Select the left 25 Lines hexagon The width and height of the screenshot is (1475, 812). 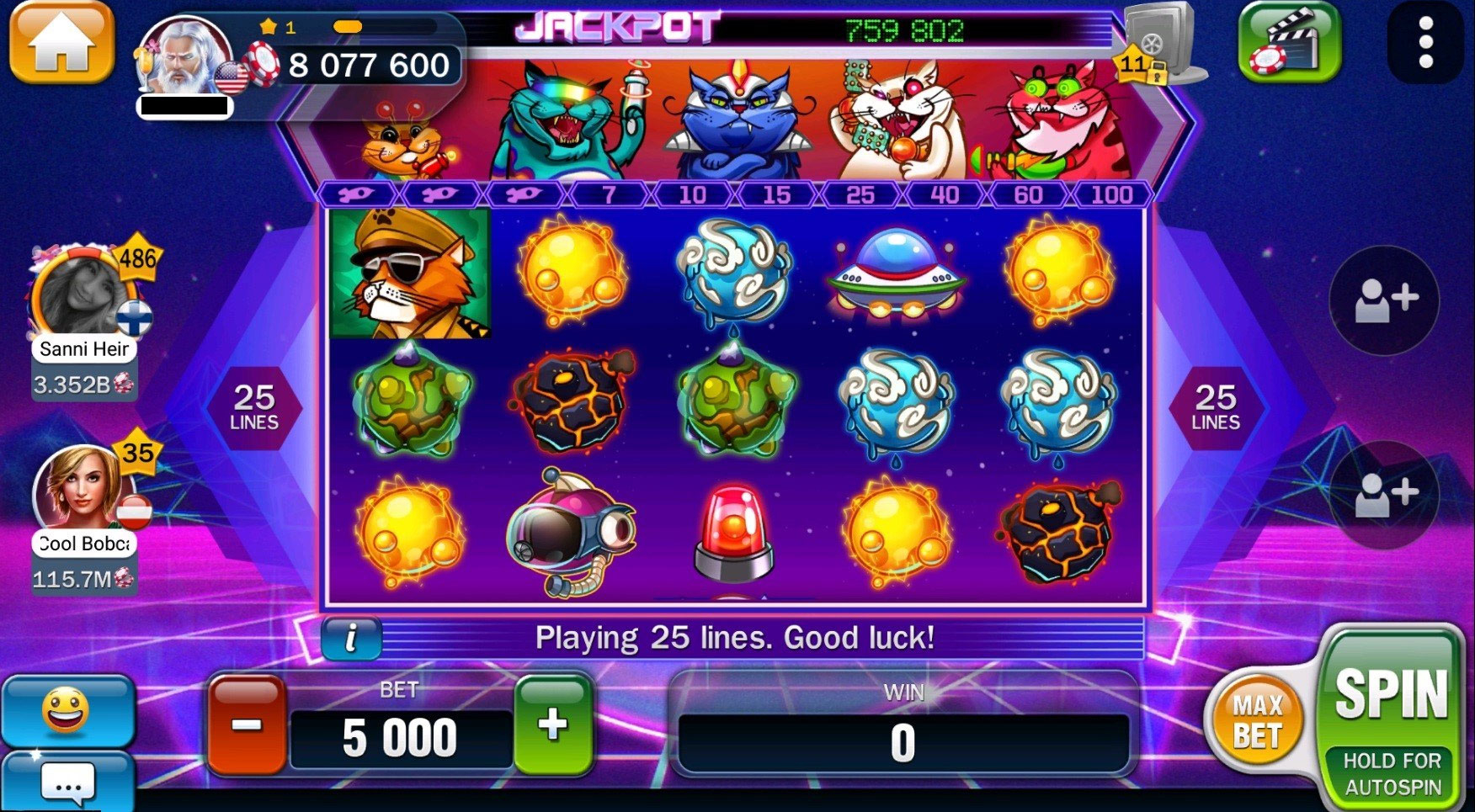click(x=253, y=408)
